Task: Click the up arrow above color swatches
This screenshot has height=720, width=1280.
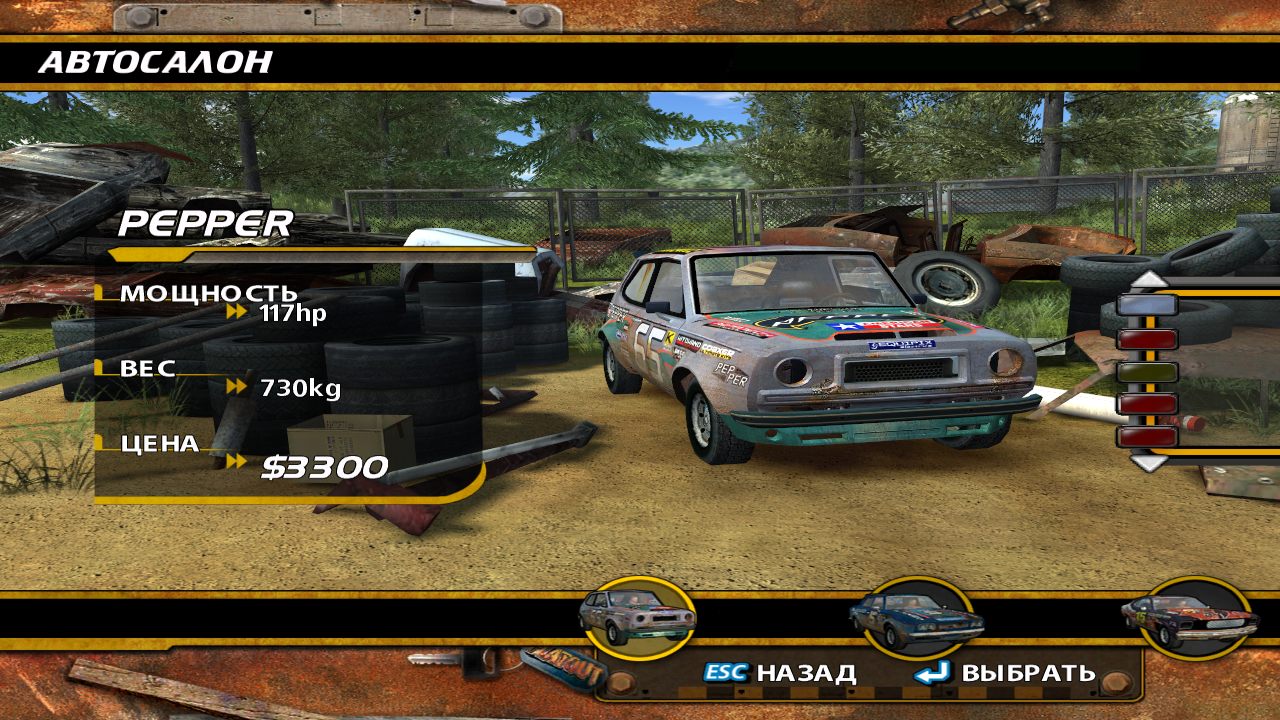Action: [1148, 278]
